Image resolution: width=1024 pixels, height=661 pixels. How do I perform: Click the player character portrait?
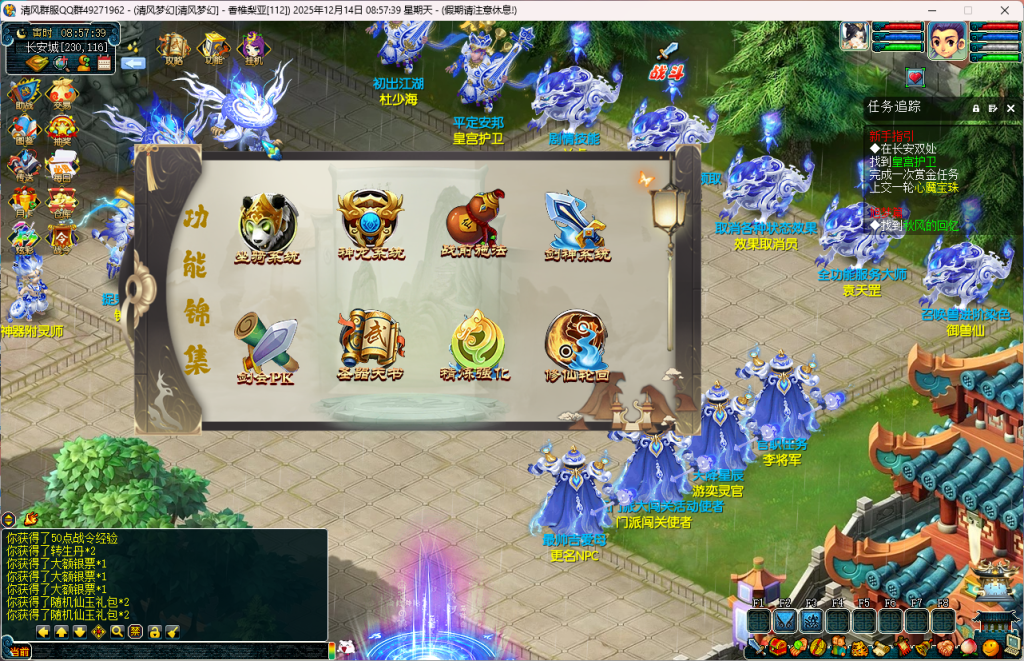pyautogui.click(x=945, y=40)
